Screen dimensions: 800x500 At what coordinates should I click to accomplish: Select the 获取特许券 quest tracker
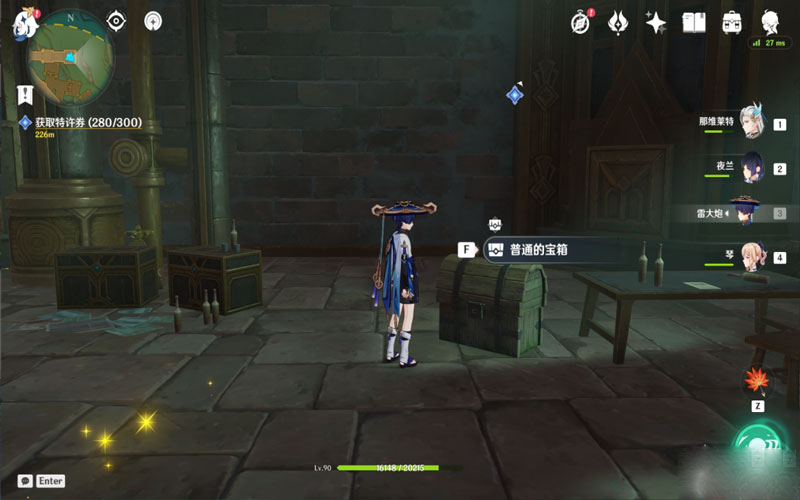click(x=88, y=123)
